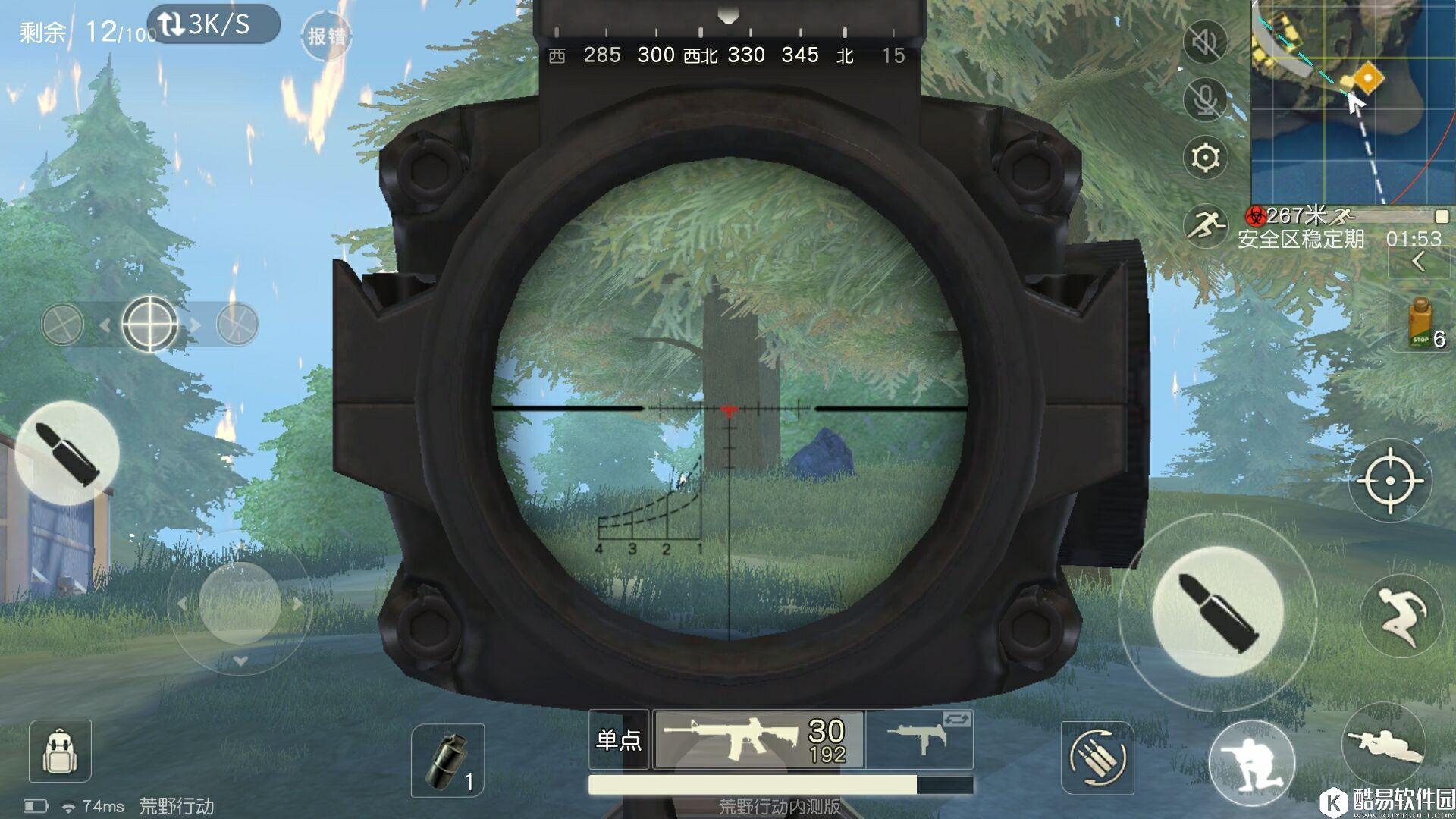
Task: Fire with the large right bullet button
Action: click(1217, 611)
